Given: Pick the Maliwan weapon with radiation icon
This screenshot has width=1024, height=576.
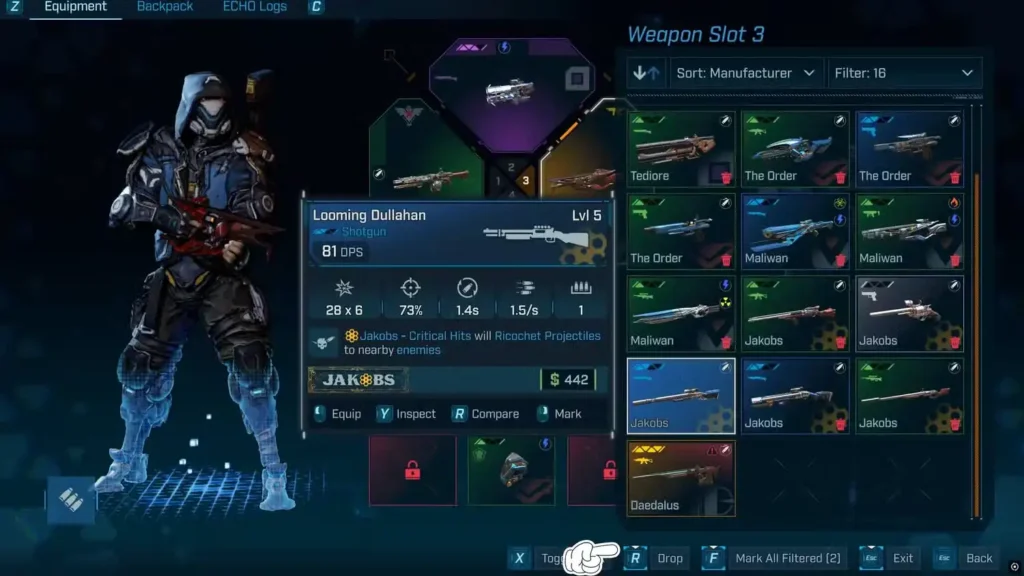Looking at the screenshot, I should (x=681, y=313).
